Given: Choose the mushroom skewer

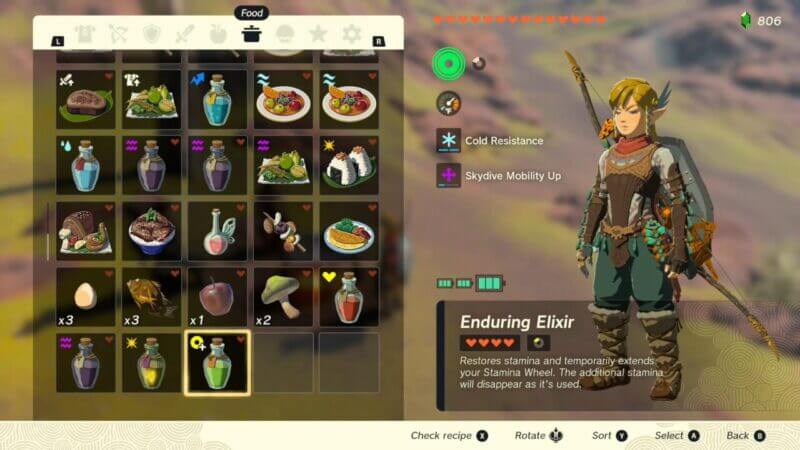Looking at the screenshot, I should point(282,230).
